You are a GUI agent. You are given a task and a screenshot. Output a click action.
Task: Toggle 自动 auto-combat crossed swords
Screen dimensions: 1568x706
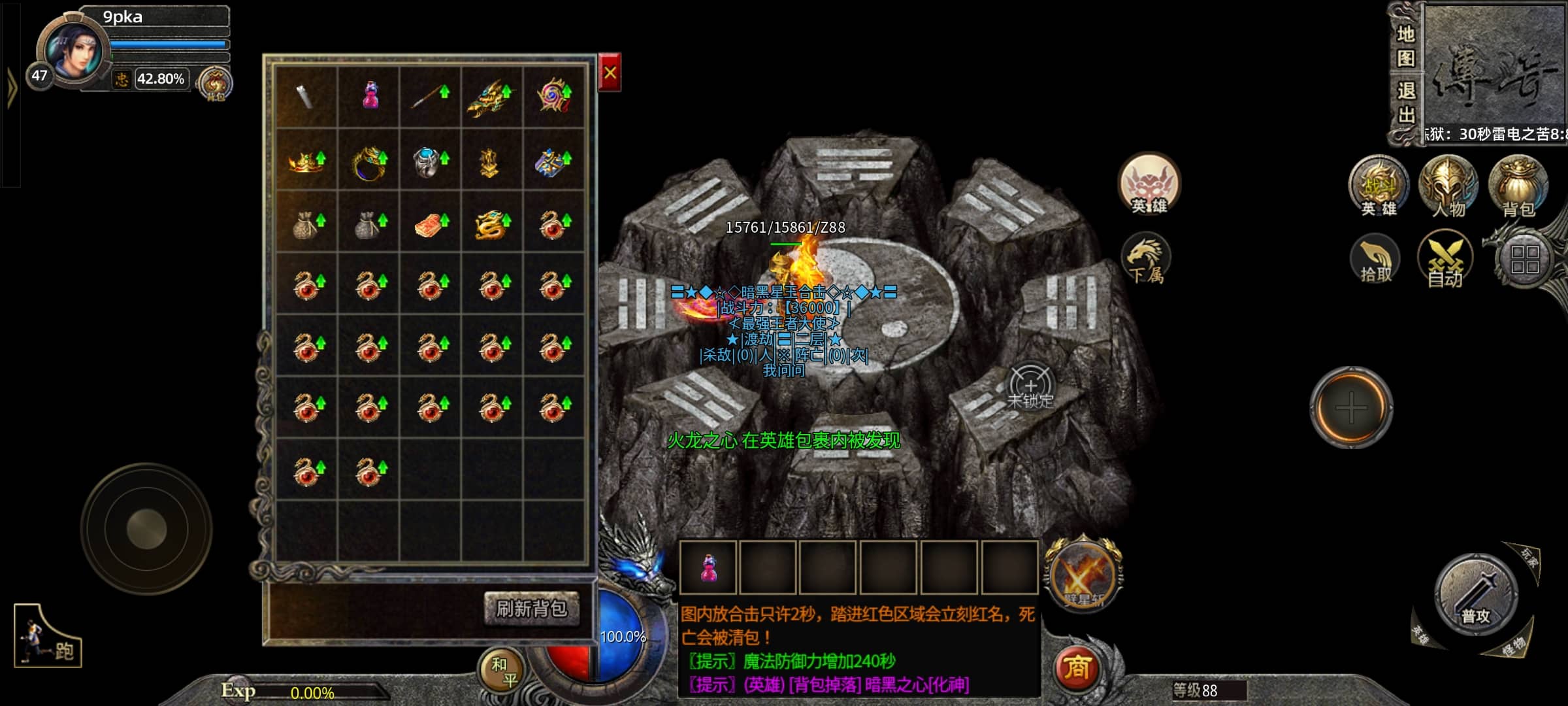(x=1445, y=260)
